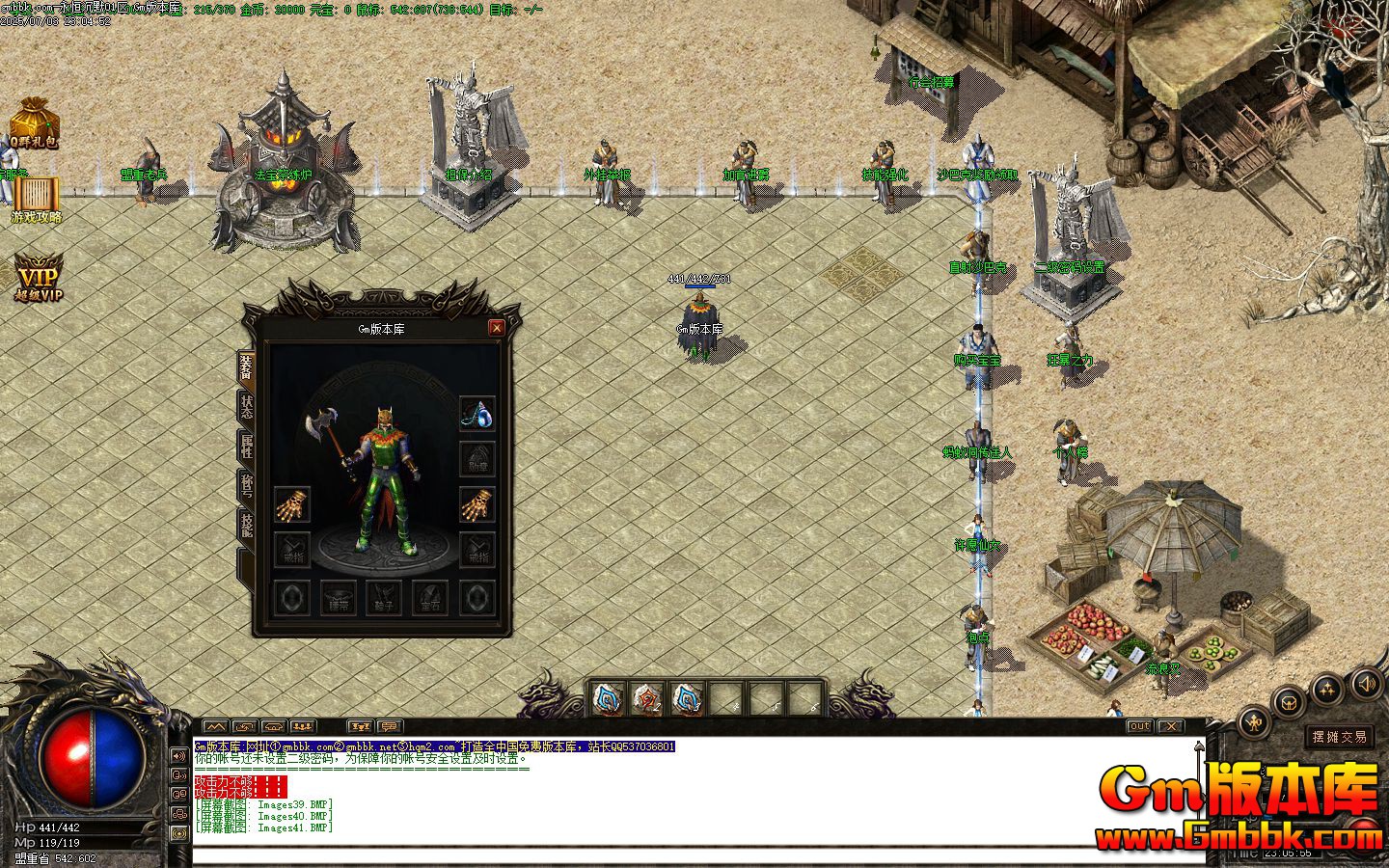Viewport: 1389px width, 868px height.
Task: Click the 'out' logout button
Action: point(1140,726)
